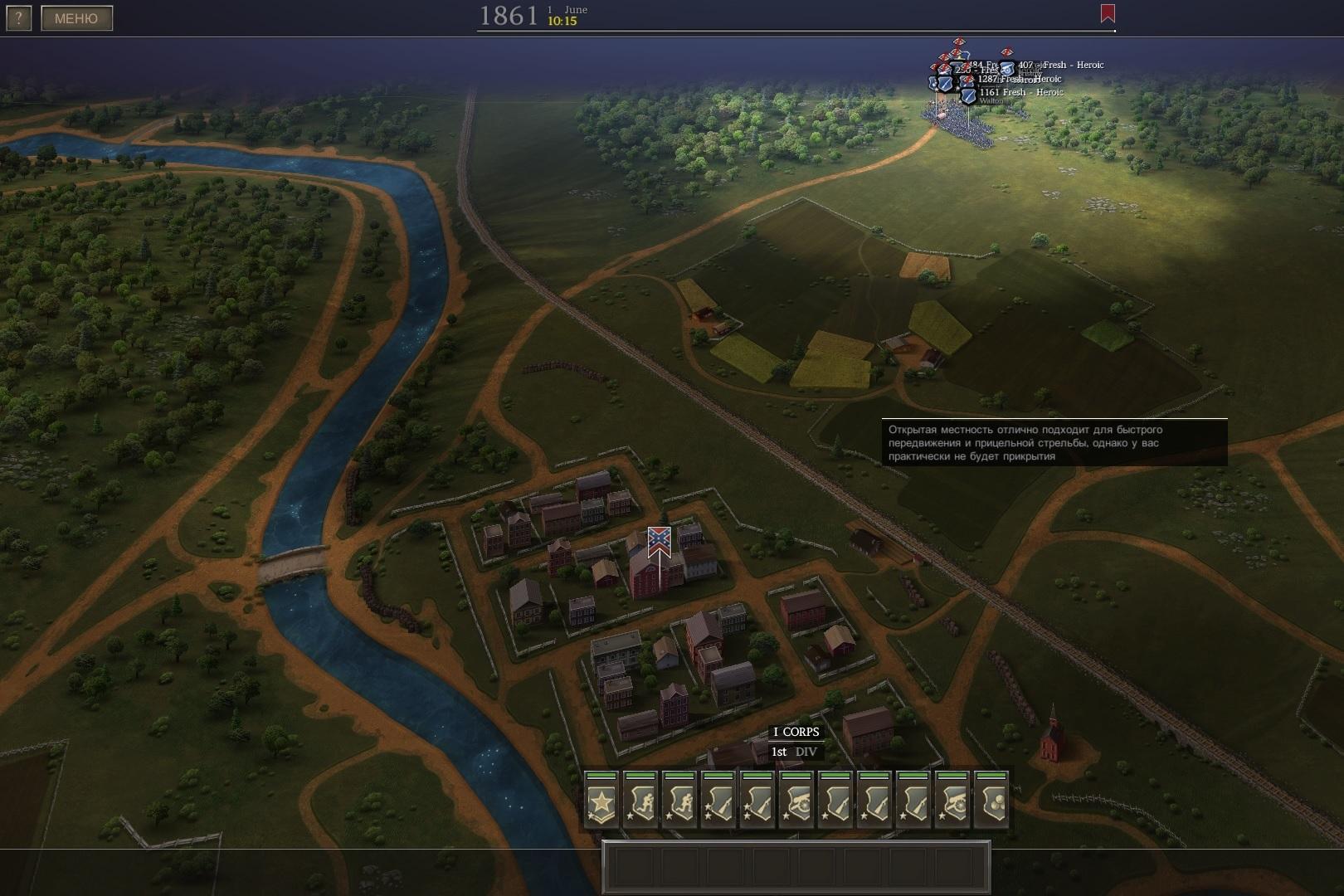
Task: Select the cannonball stack unit card
Action: click(991, 801)
